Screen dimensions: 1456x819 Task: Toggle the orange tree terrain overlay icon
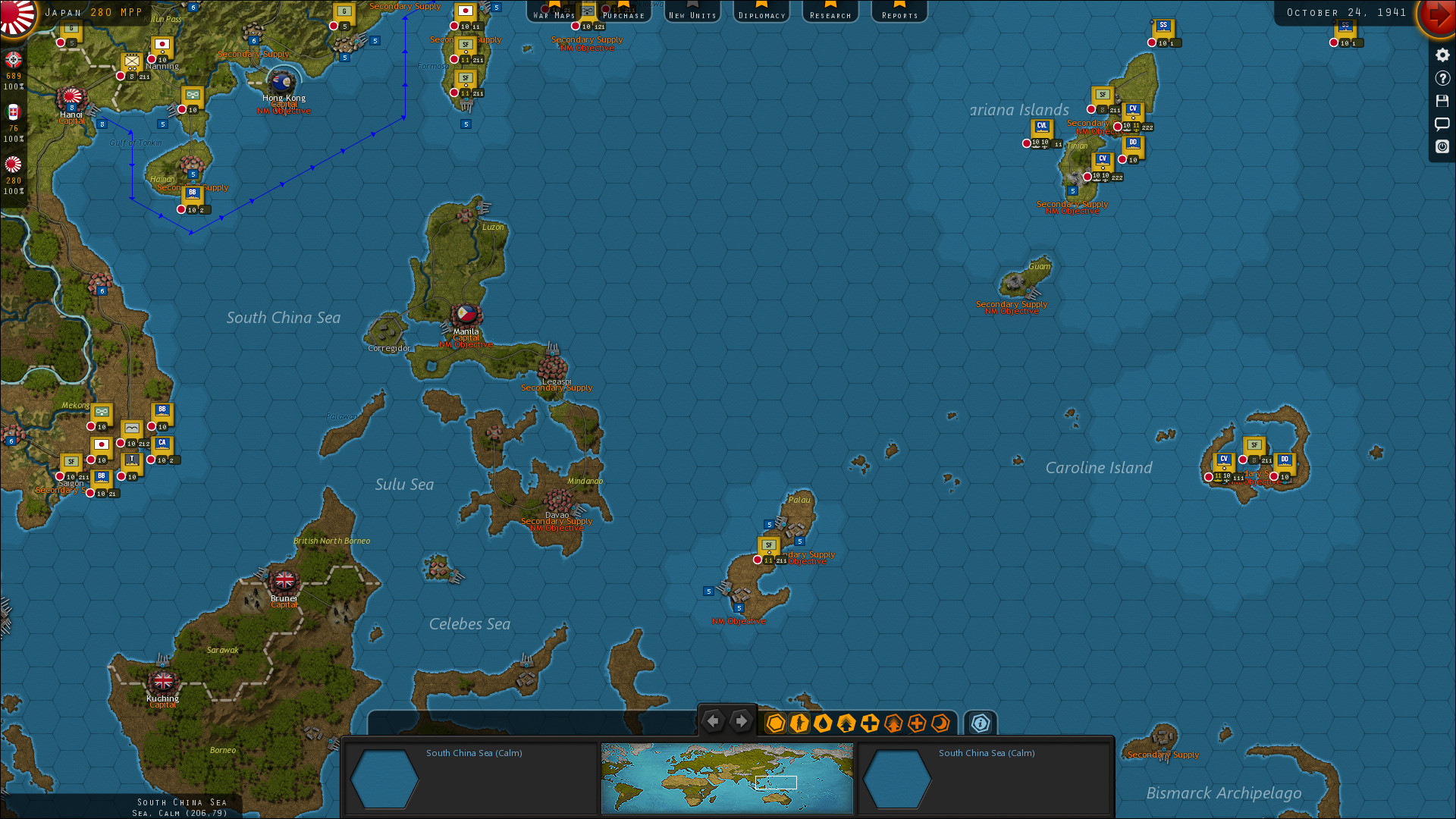pyautogui.click(x=893, y=723)
